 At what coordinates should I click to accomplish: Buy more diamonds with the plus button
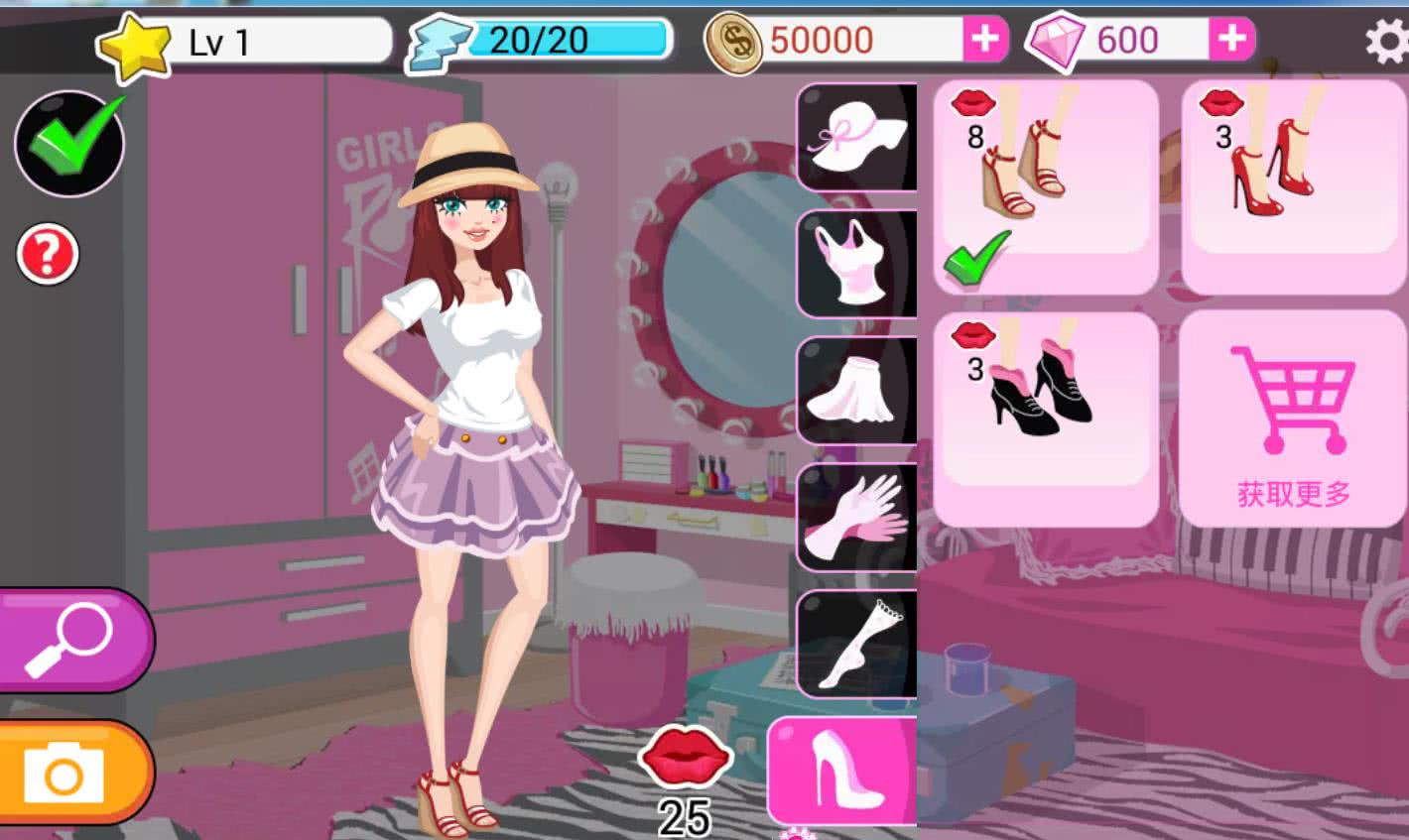(x=1230, y=40)
